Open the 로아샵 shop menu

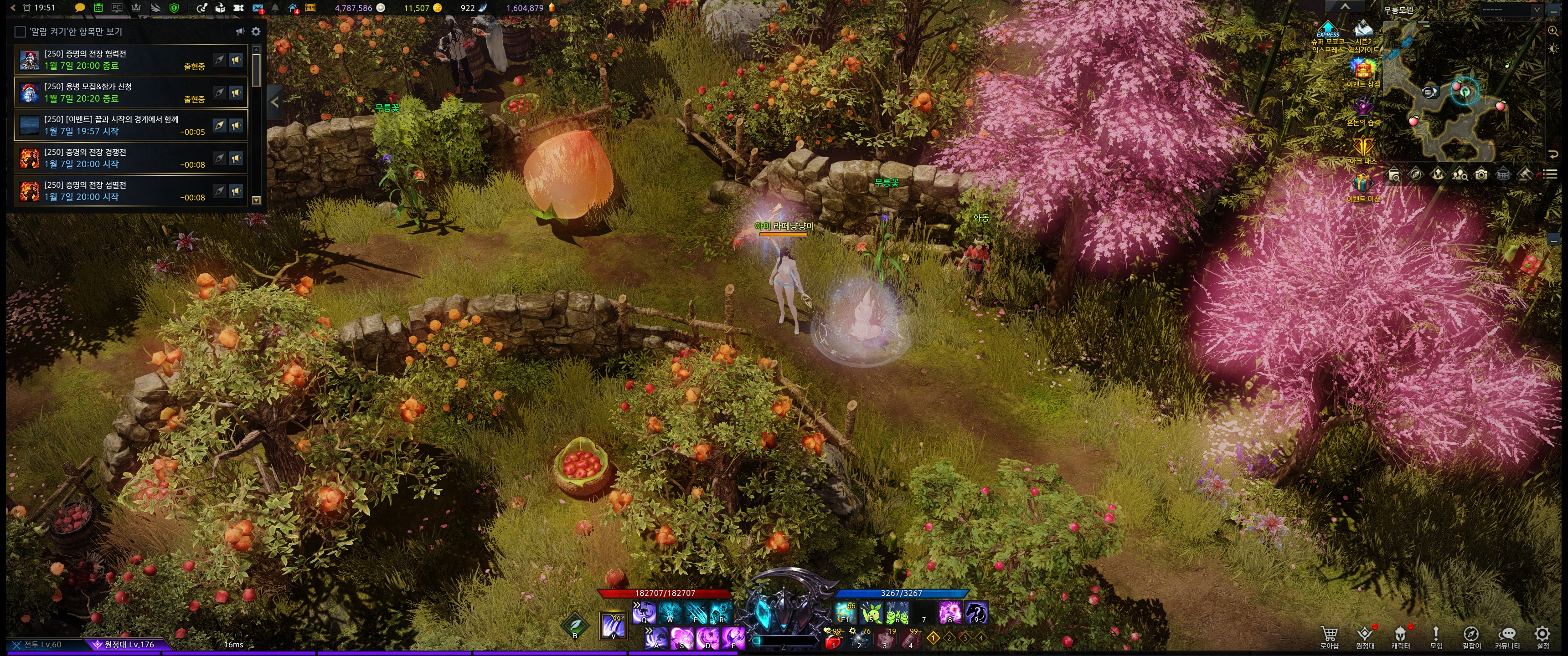tap(1330, 636)
